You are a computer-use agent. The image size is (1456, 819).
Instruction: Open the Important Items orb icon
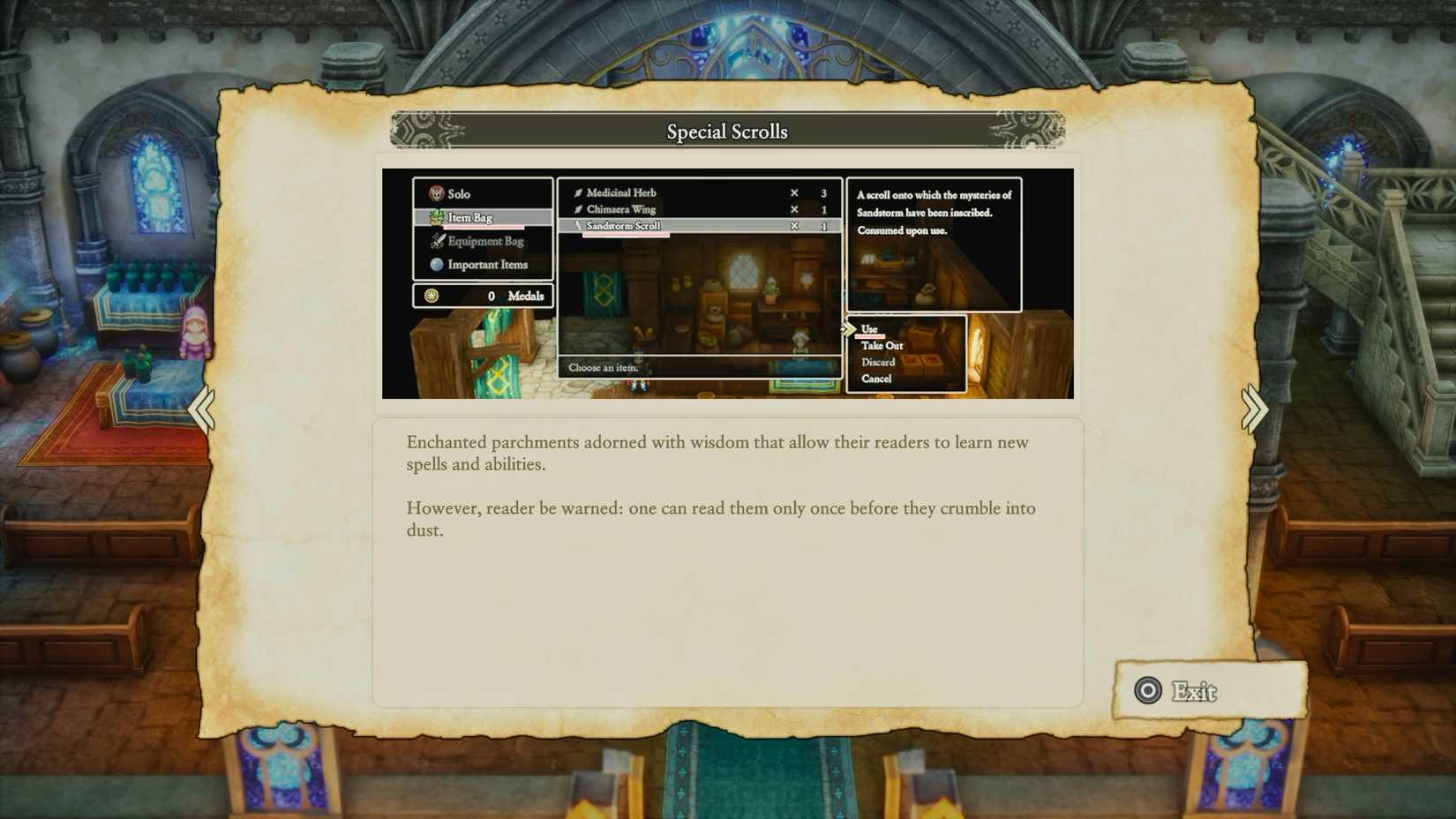click(x=435, y=264)
